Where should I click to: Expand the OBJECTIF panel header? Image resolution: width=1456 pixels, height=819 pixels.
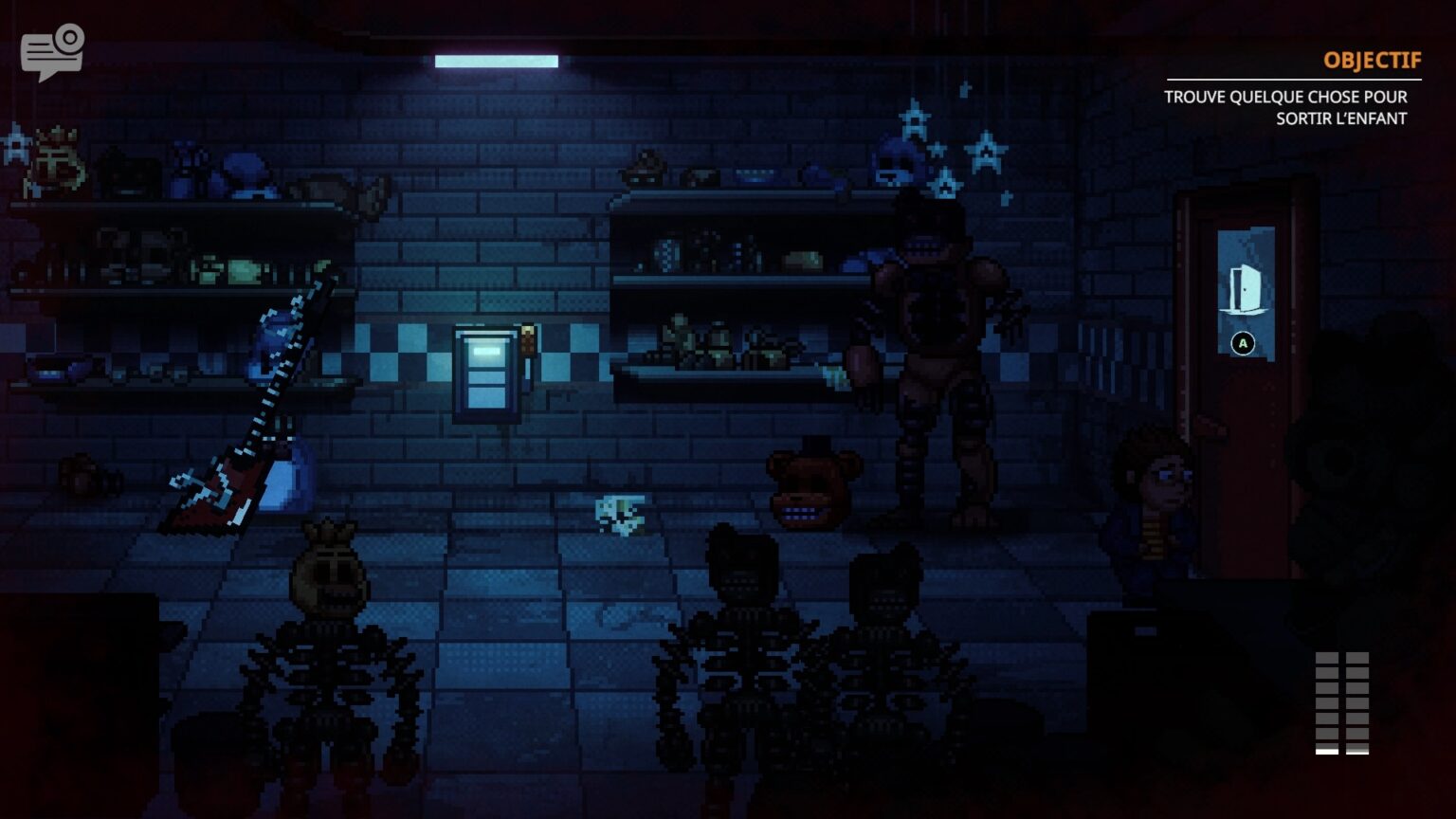pos(1372,59)
